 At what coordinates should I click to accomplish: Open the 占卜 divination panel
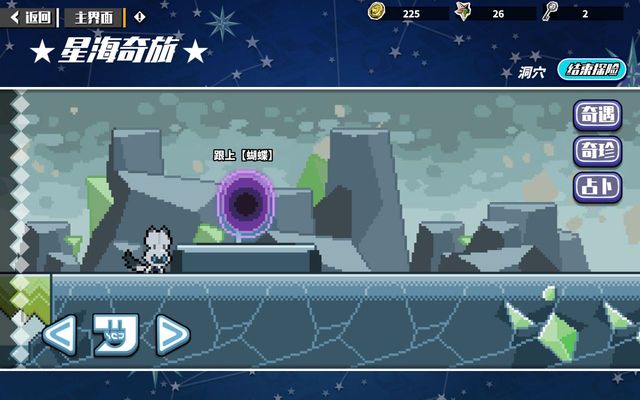(597, 186)
